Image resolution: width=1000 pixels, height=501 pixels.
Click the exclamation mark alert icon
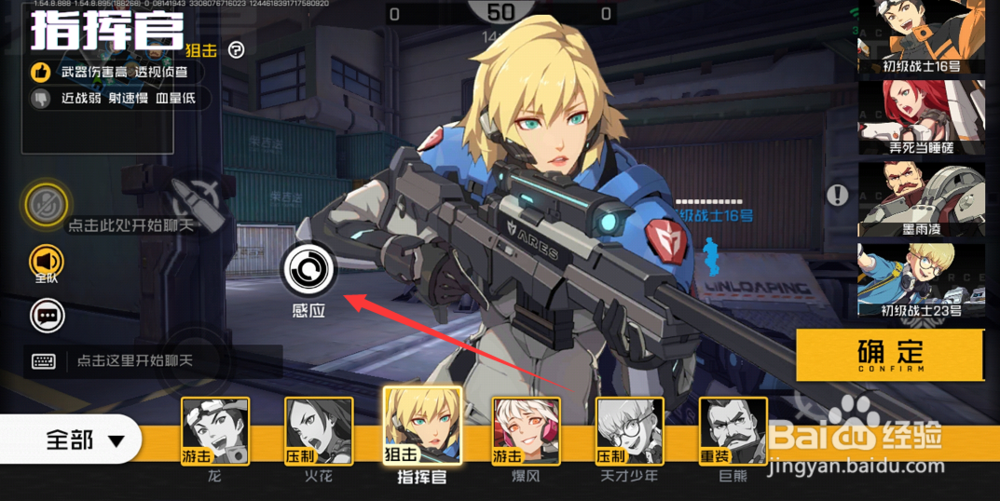point(836,195)
